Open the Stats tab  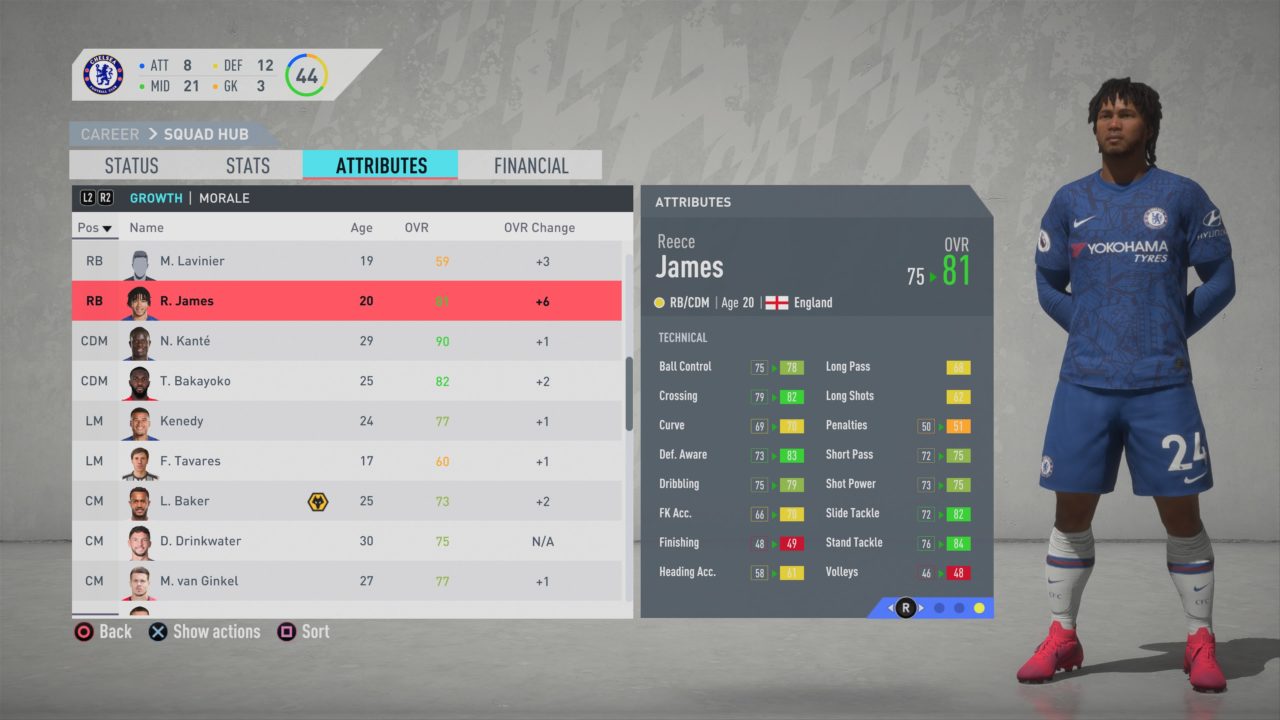(246, 165)
